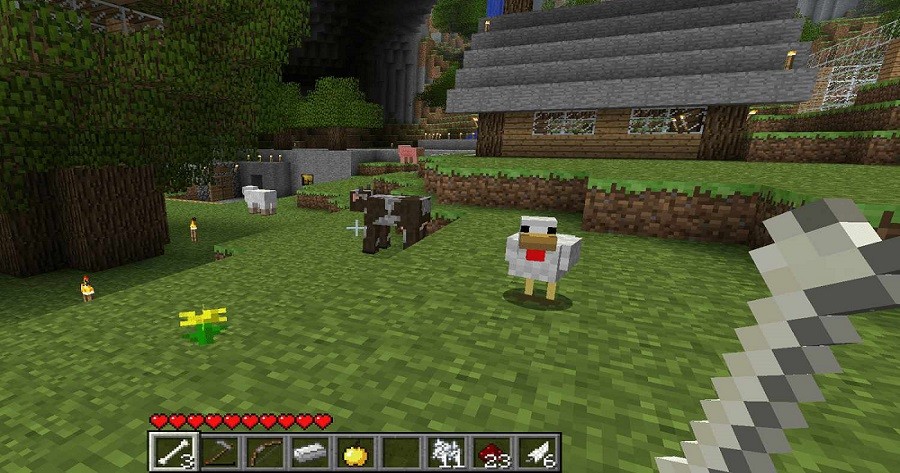Select the white cobweb-like stack of 11
Image resolution: width=900 pixels, height=473 pixels.
click(444, 453)
